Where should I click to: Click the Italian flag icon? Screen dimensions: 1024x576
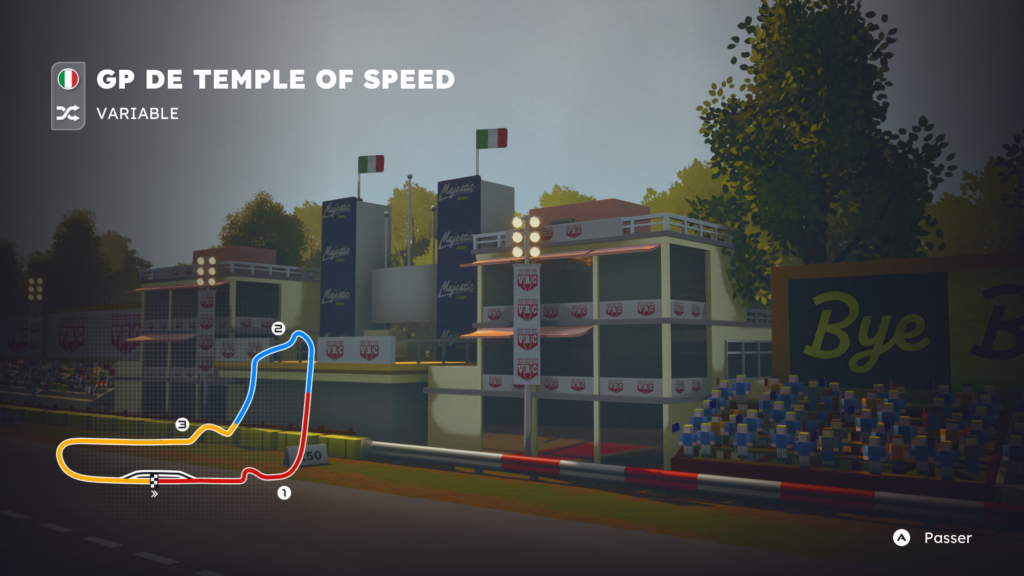[x=68, y=79]
